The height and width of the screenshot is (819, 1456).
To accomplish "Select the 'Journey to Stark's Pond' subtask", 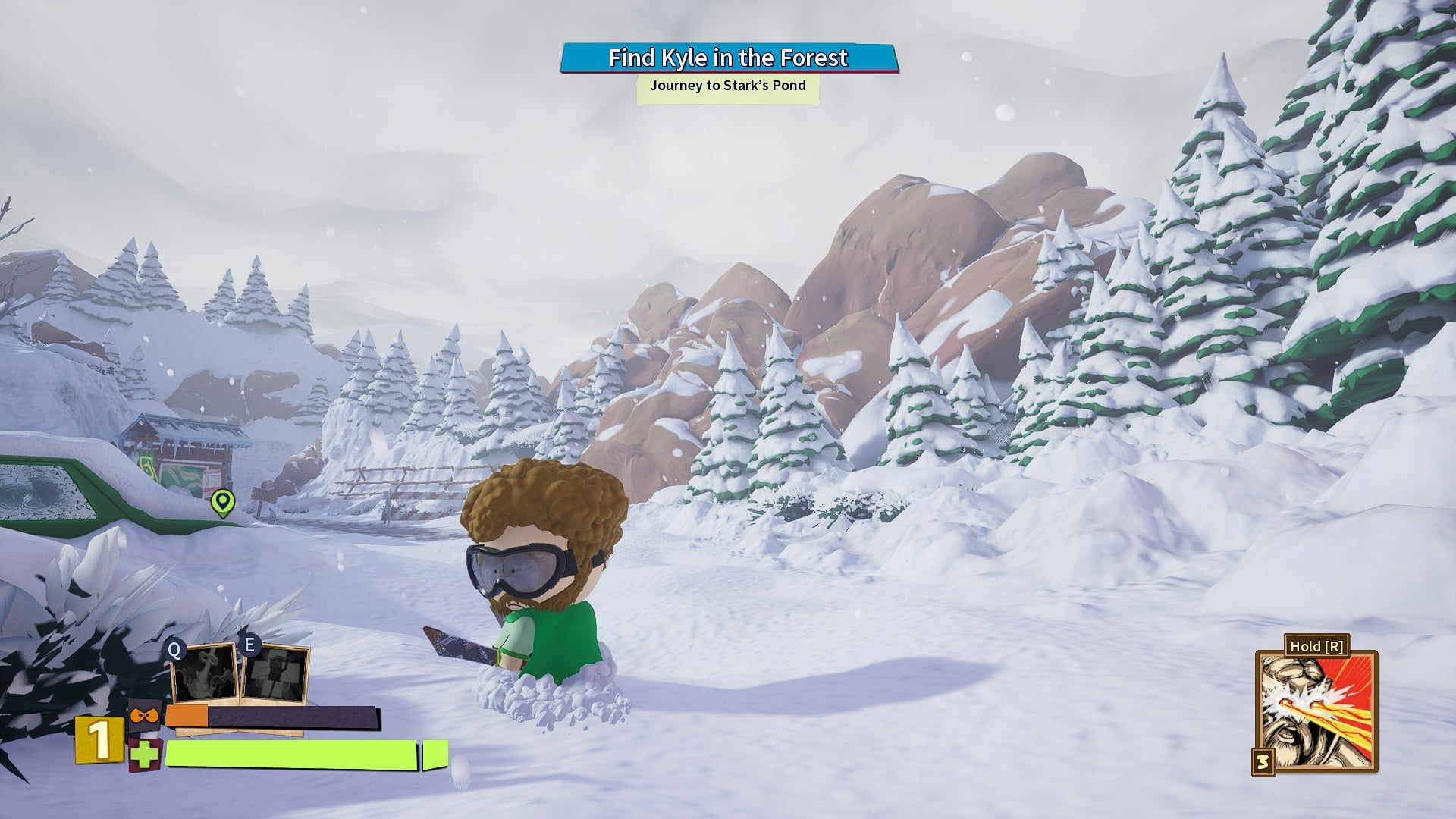I will 726,86.
